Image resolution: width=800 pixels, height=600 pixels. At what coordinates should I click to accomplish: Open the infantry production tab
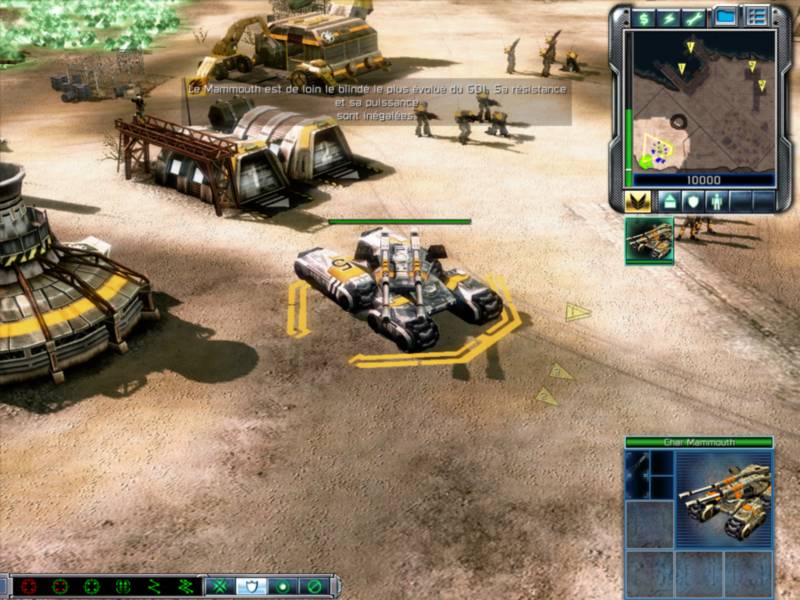716,200
